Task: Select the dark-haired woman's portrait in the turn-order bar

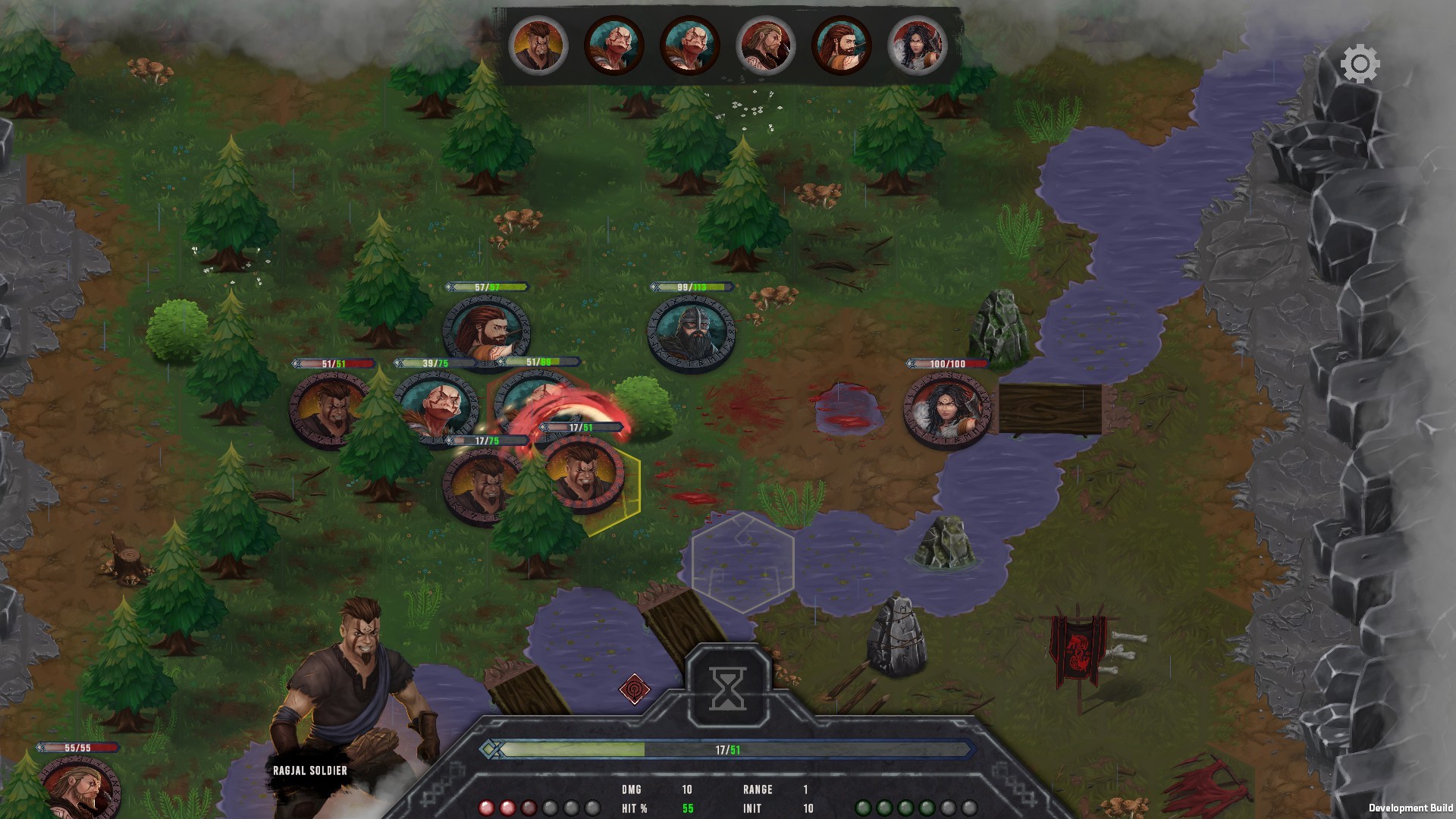Action: (918, 45)
